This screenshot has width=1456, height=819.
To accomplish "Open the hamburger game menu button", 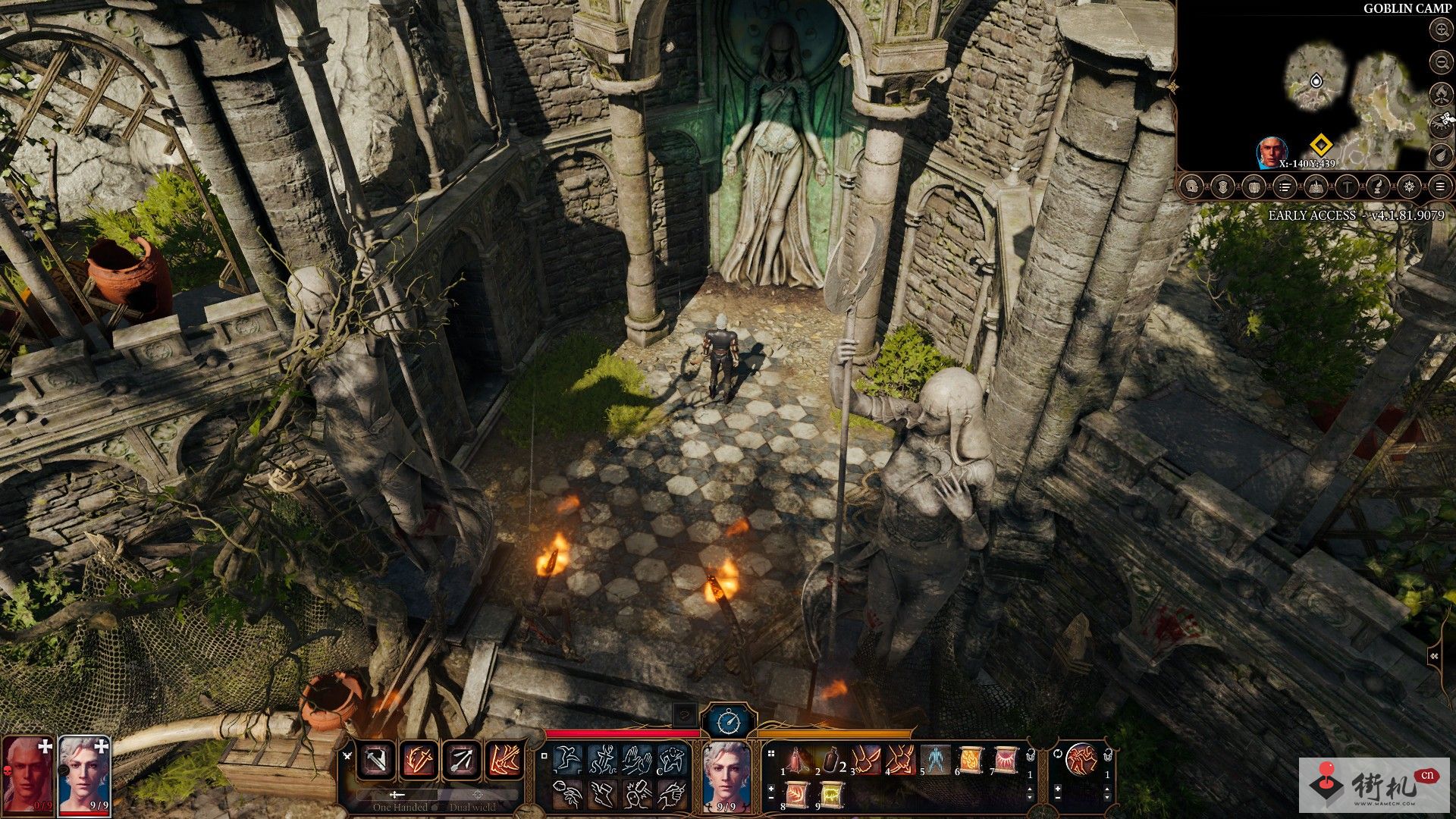I will (x=1439, y=187).
